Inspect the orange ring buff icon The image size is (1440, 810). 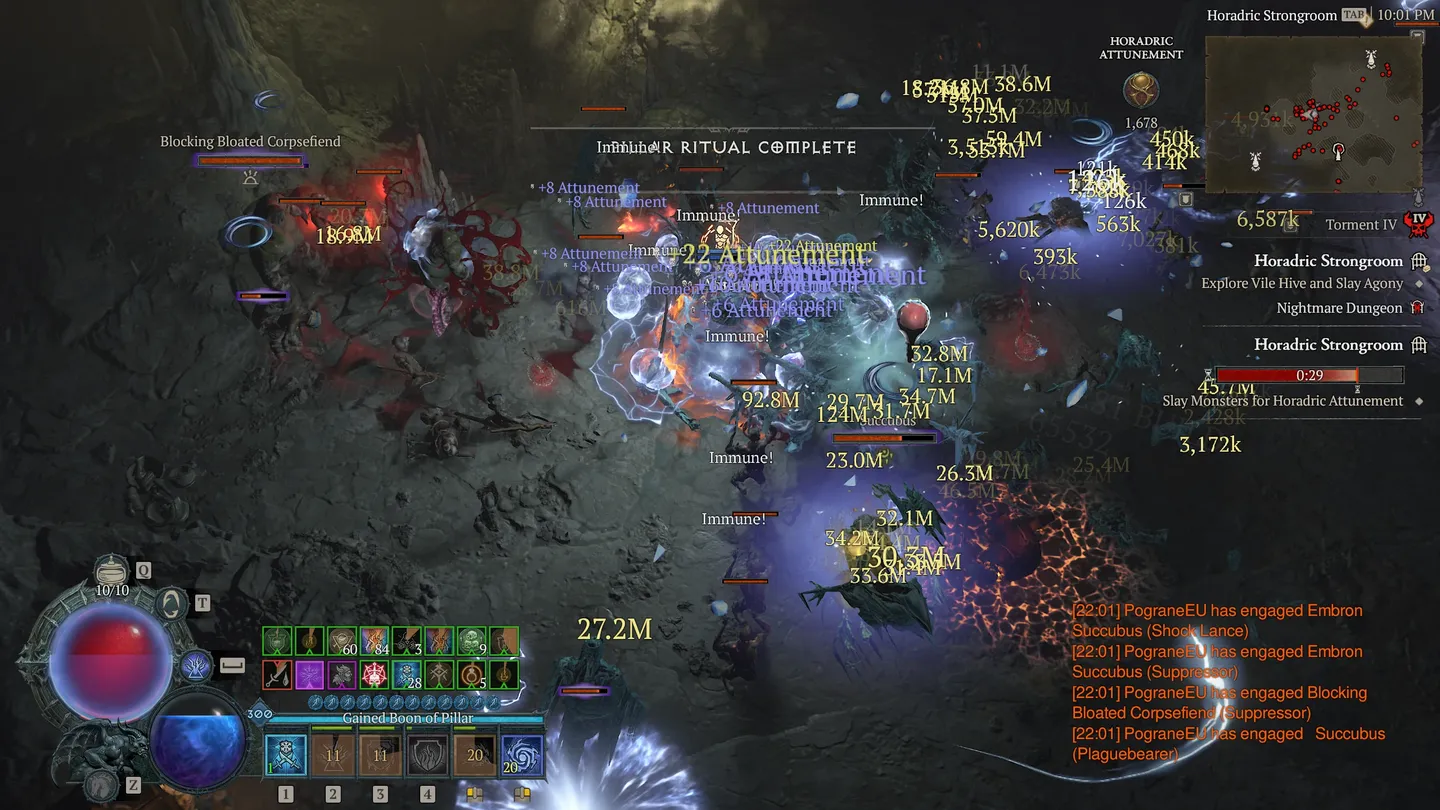[471, 674]
